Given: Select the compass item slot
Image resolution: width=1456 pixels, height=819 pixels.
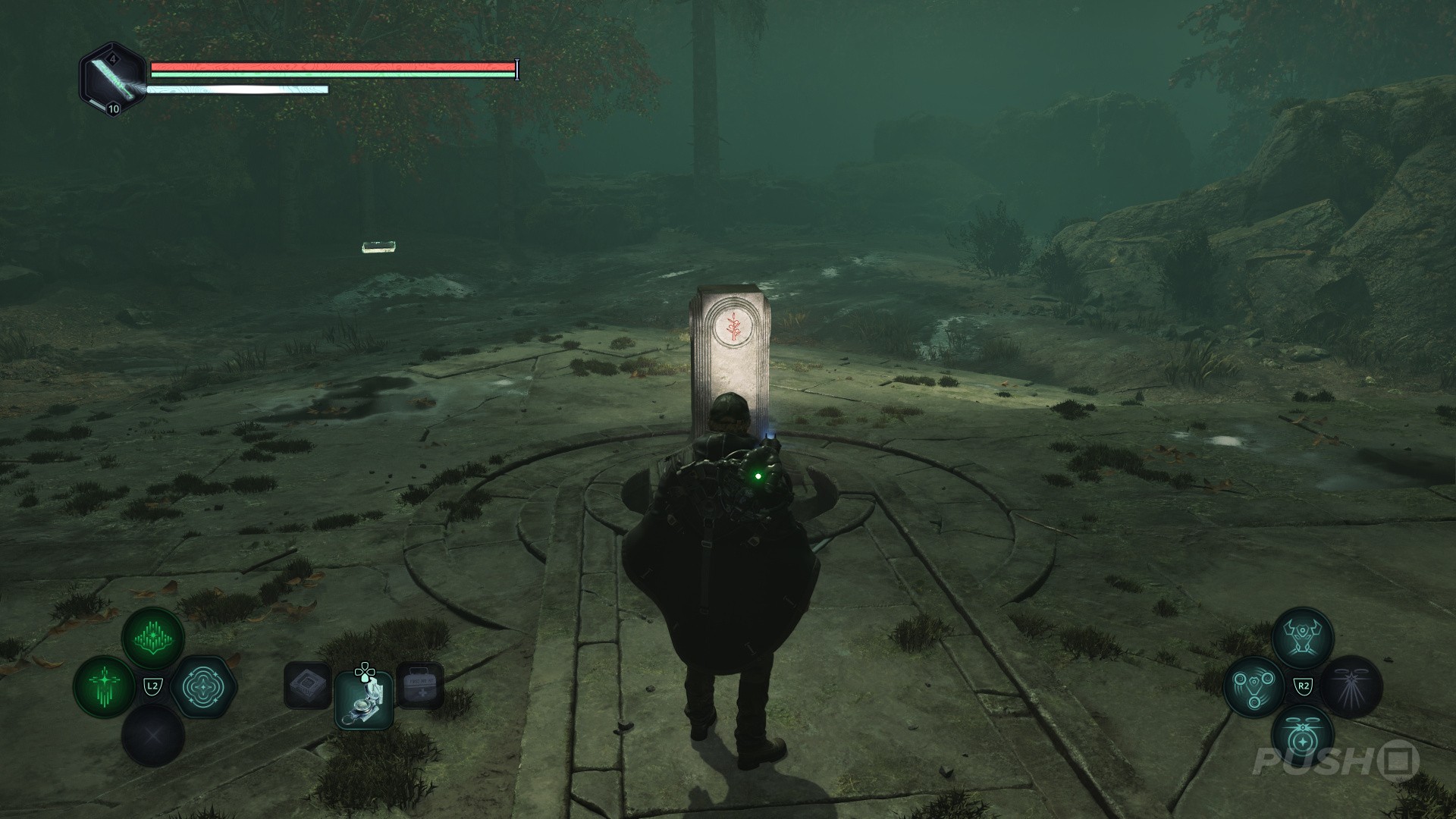Looking at the screenshot, I should 364,700.
